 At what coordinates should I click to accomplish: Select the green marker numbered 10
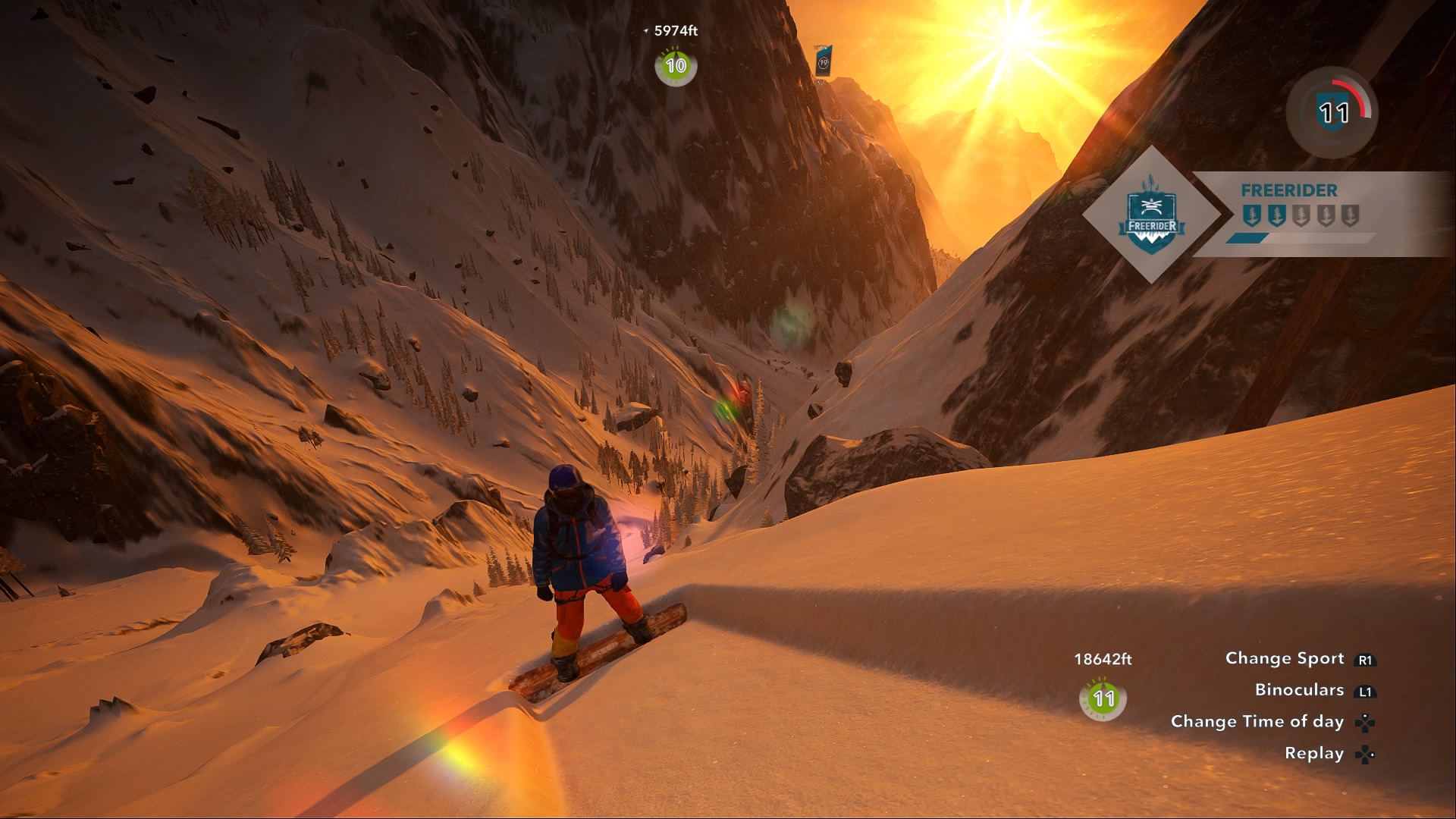coord(676,66)
